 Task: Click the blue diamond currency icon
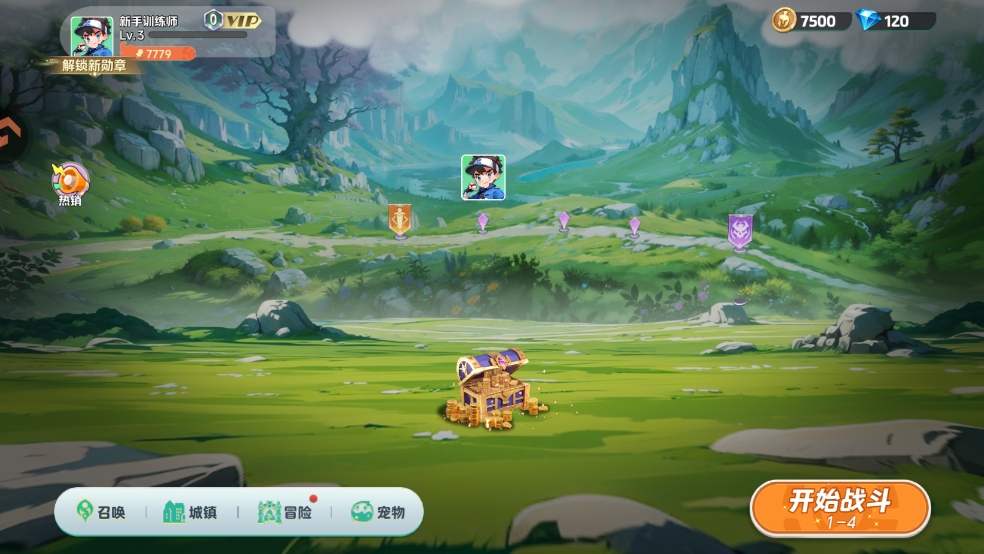(867, 20)
